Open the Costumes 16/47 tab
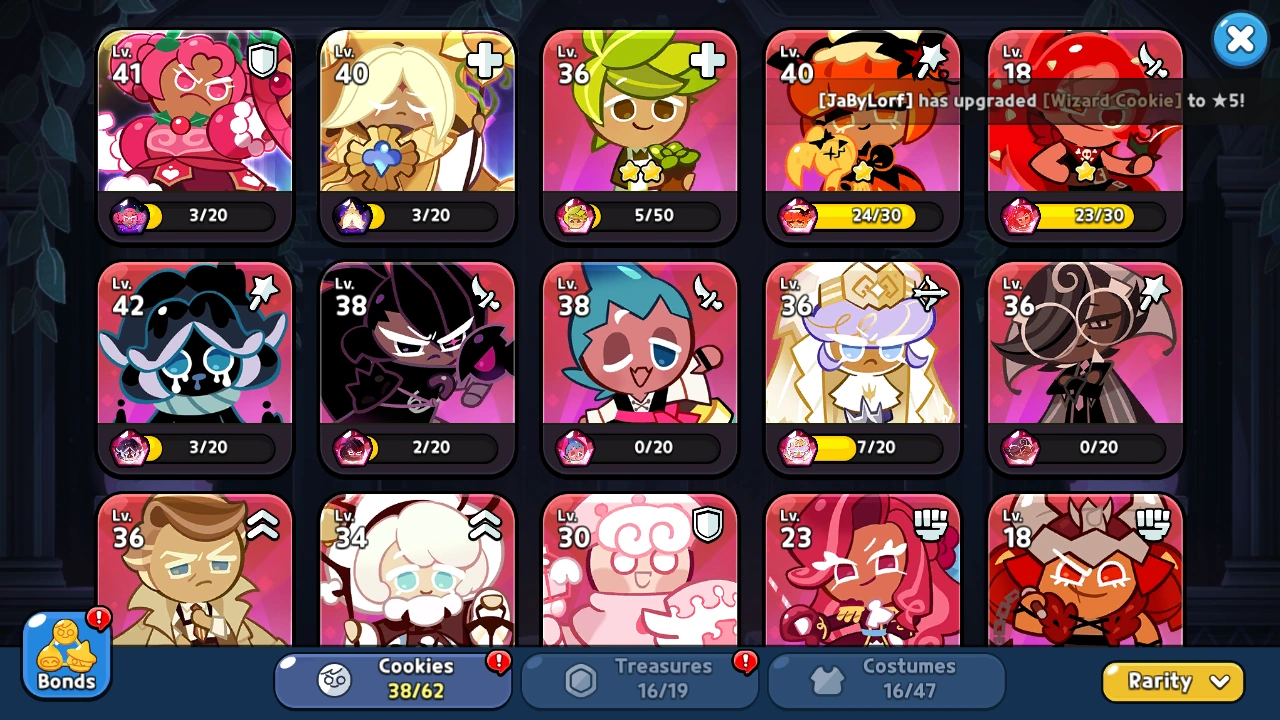 pos(884,679)
